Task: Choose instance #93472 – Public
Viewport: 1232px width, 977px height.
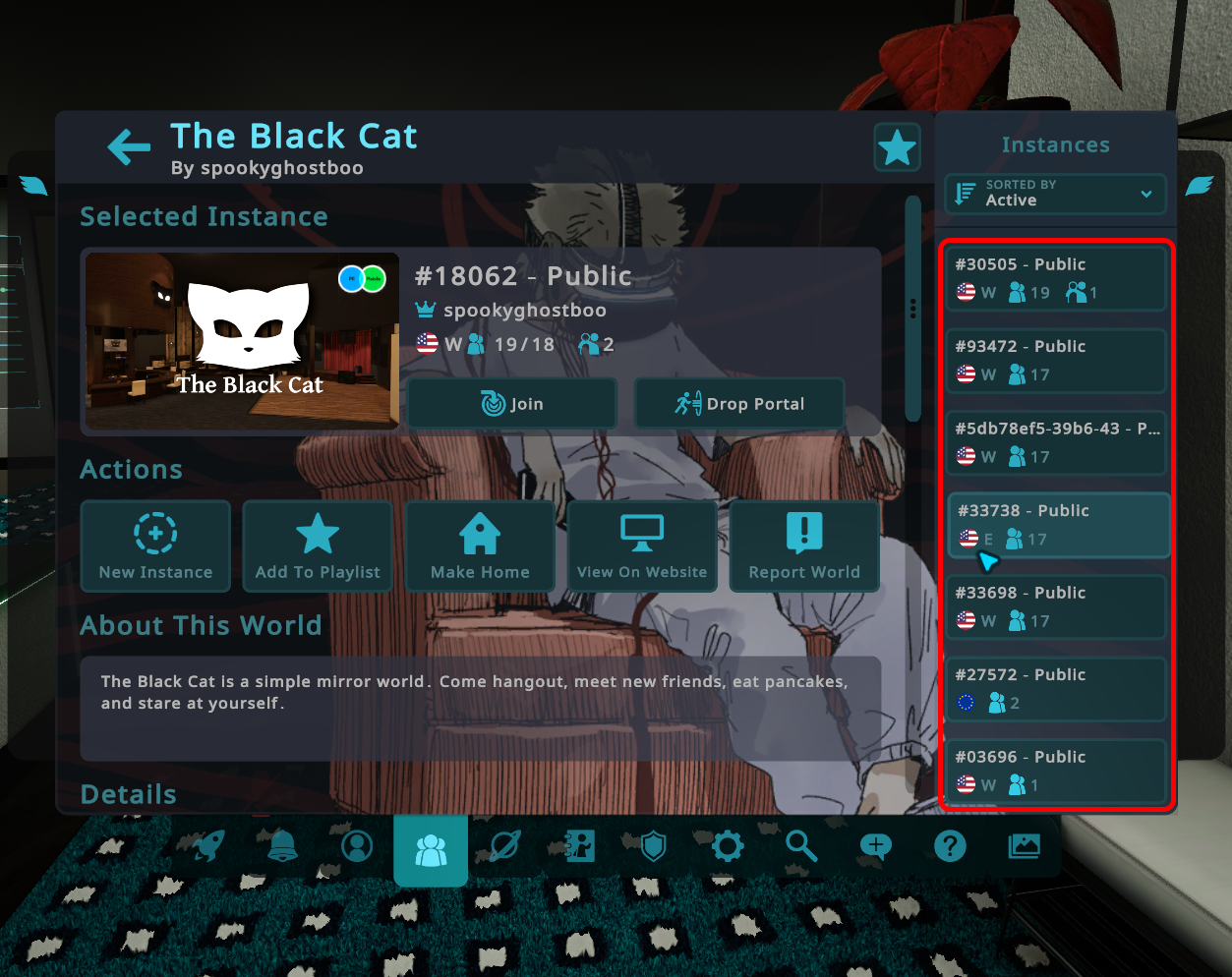Action: [1055, 361]
